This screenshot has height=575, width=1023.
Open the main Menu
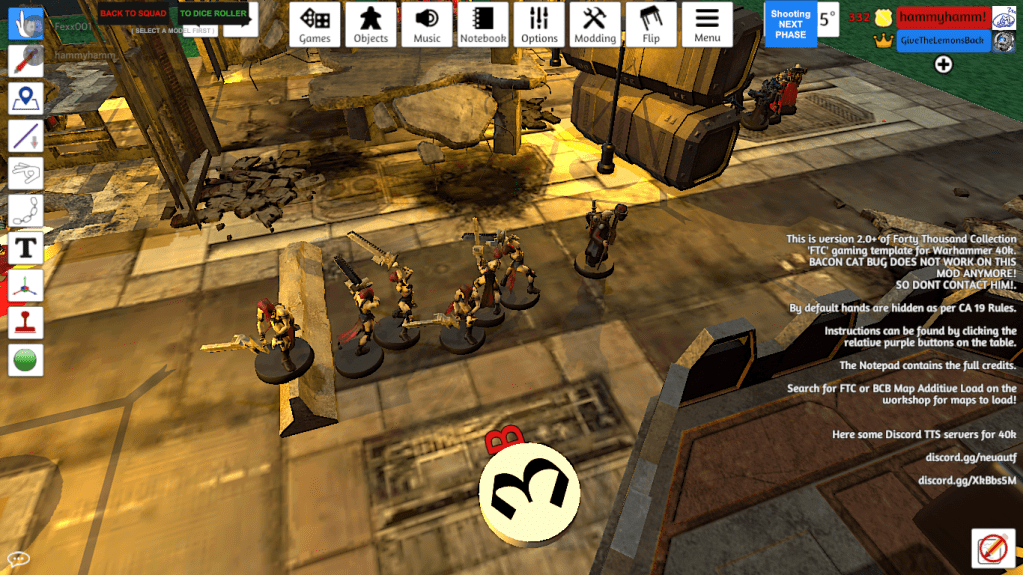pyautogui.click(x=707, y=24)
